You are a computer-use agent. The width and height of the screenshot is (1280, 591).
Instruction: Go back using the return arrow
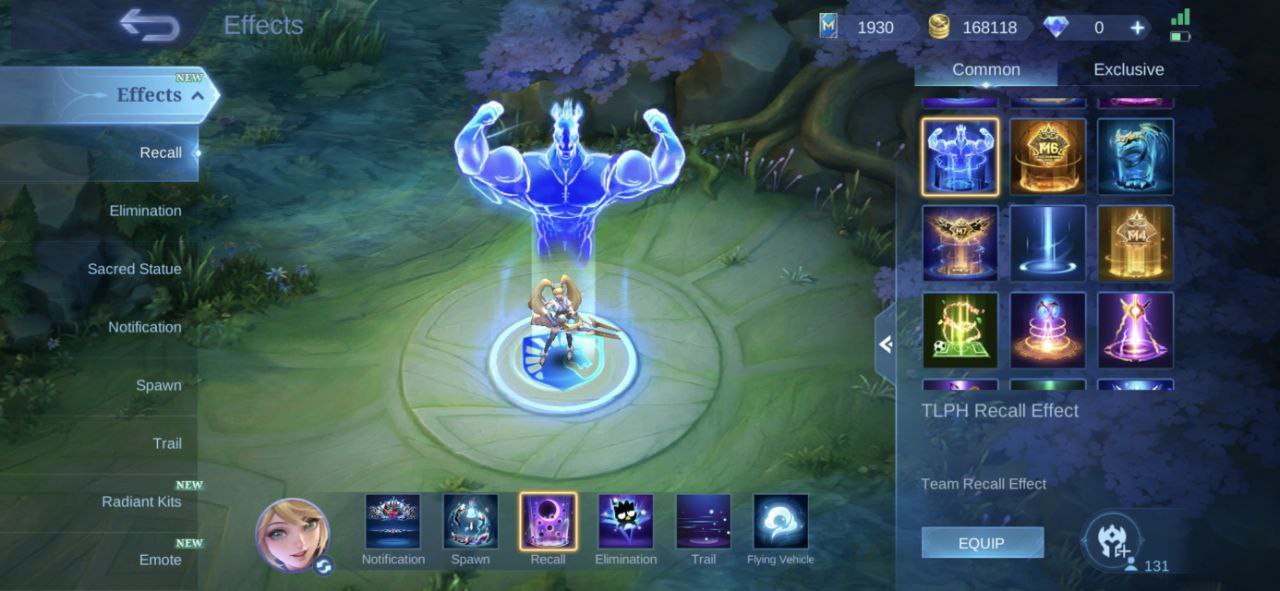click(149, 25)
